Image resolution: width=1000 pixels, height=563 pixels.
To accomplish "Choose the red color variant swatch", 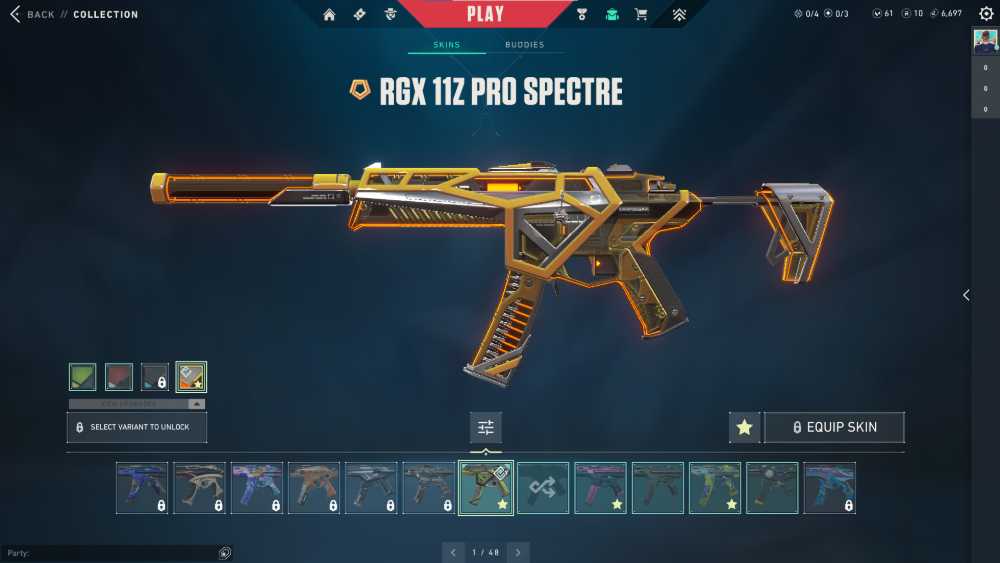I will 119,376.
